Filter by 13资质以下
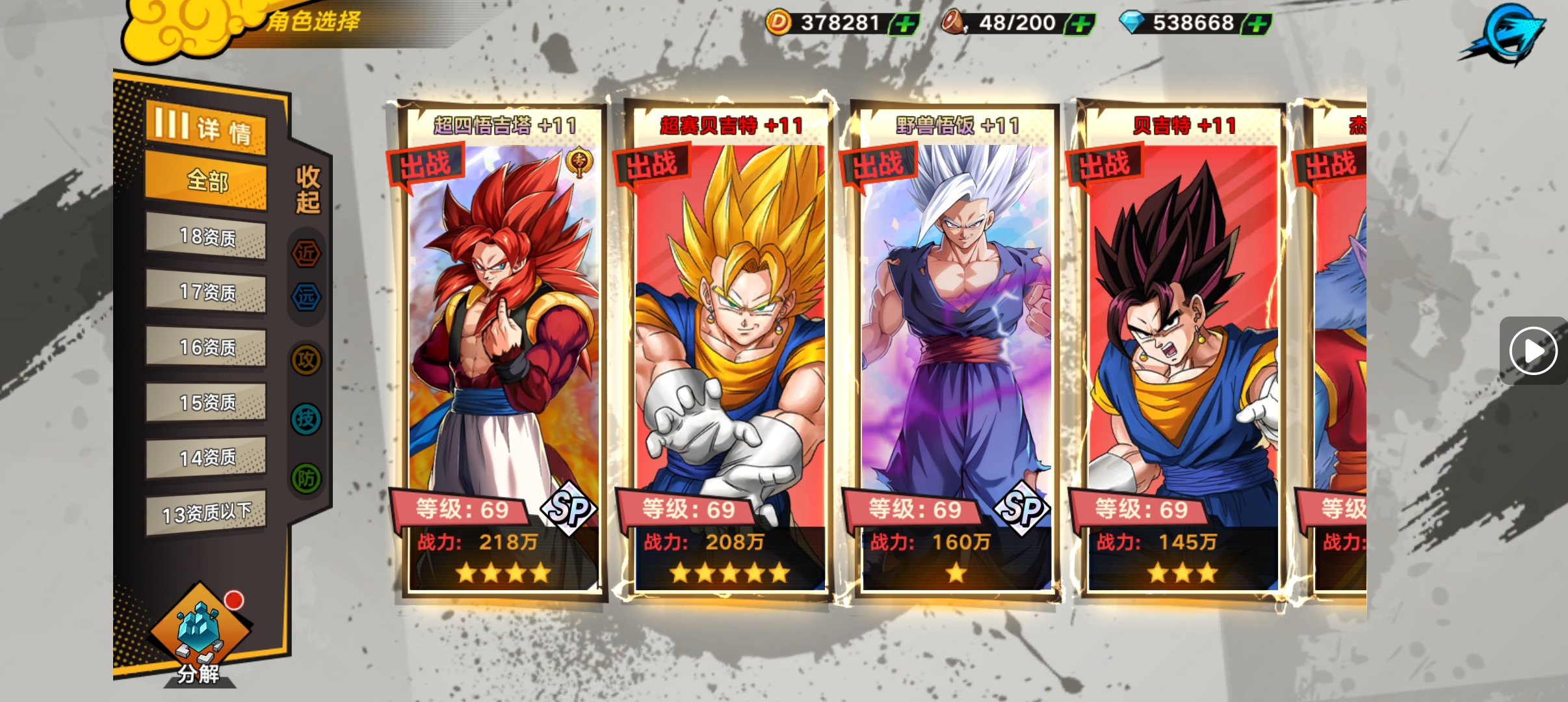 click(206, 513)
